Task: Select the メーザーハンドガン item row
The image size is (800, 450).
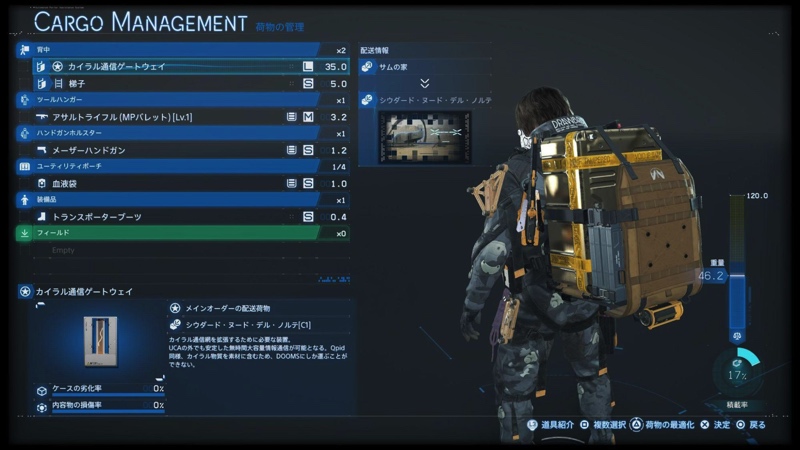Action: 180,150
